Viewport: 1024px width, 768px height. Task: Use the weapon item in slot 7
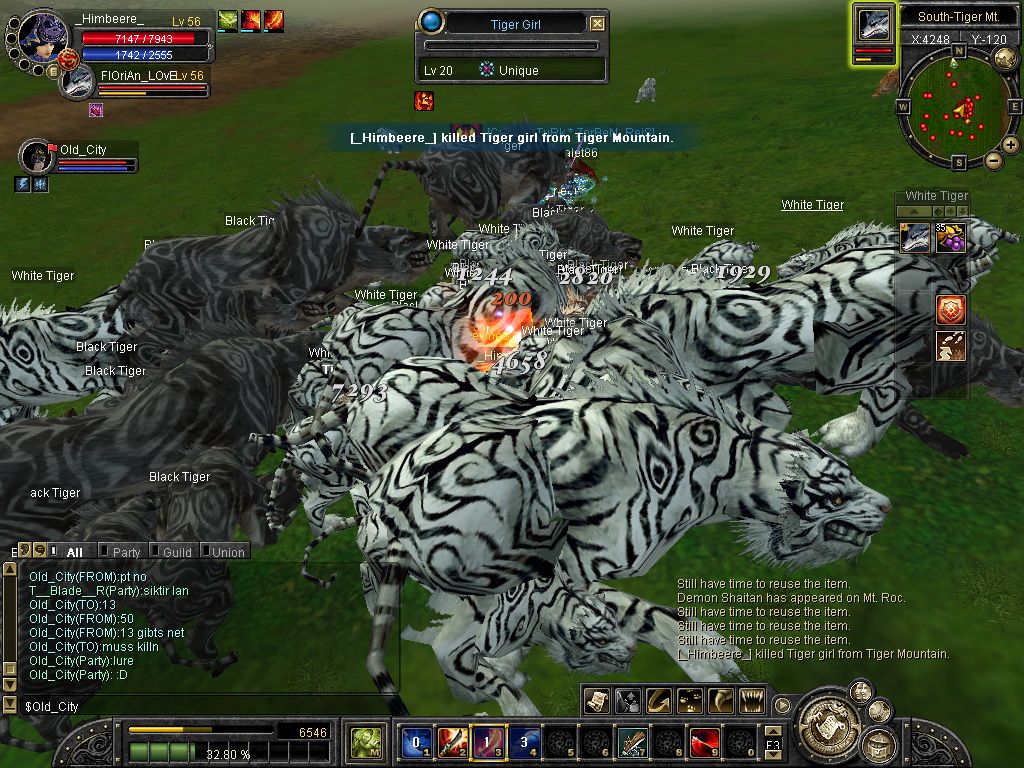[x=632, y=742]
